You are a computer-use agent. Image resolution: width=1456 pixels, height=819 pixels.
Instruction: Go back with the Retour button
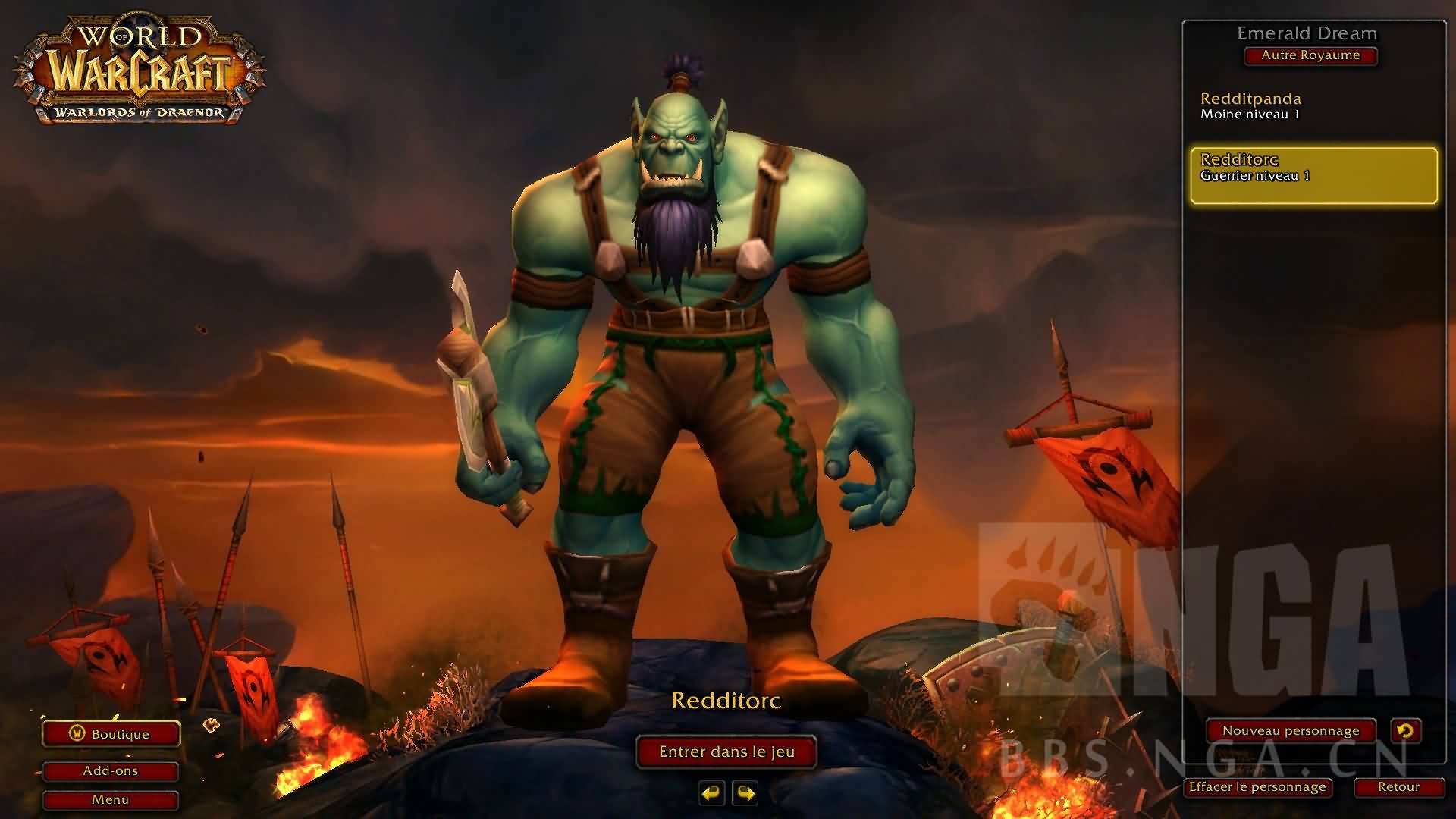1398,787
